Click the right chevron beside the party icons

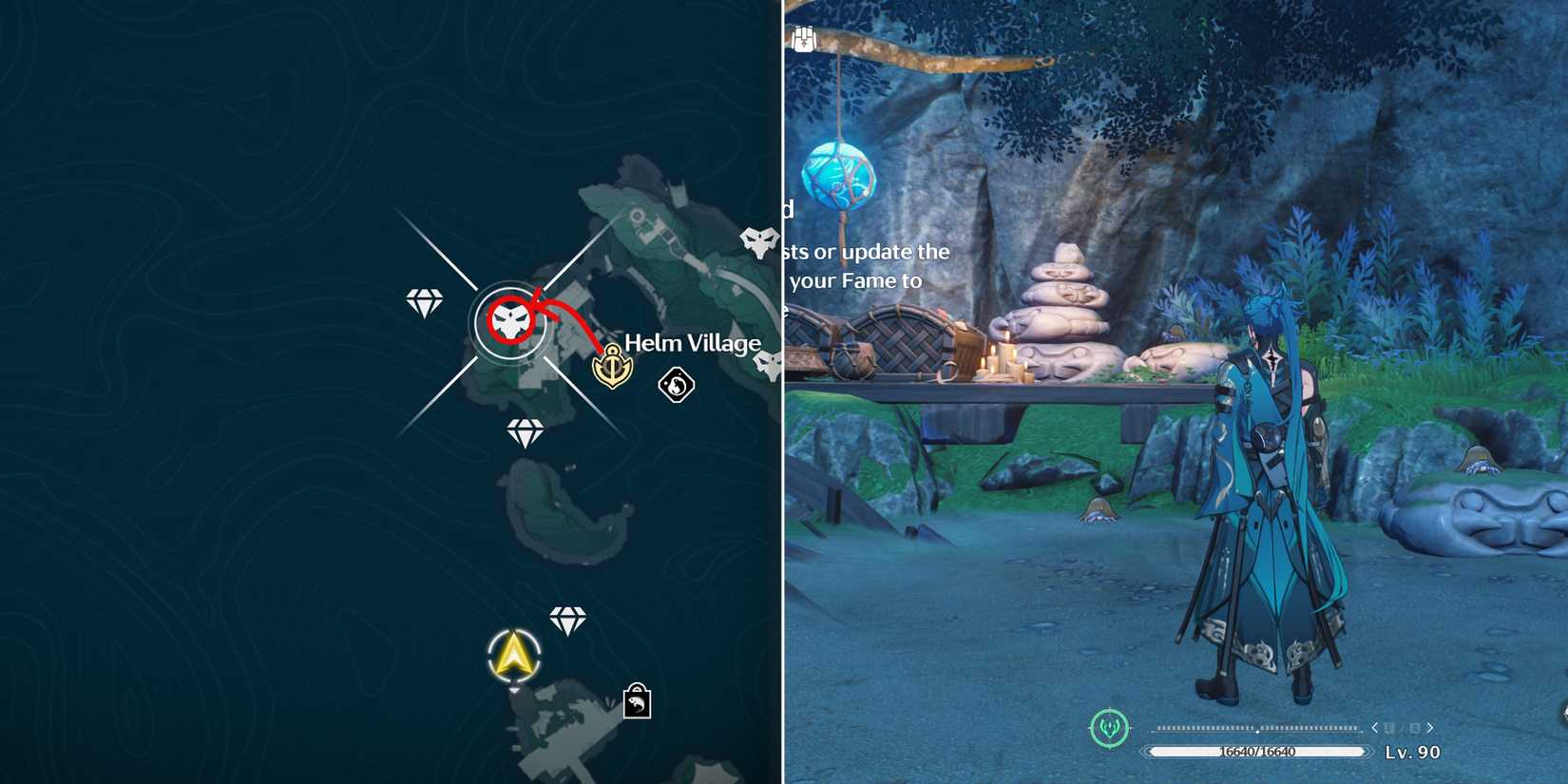[x=1429, y=728]
